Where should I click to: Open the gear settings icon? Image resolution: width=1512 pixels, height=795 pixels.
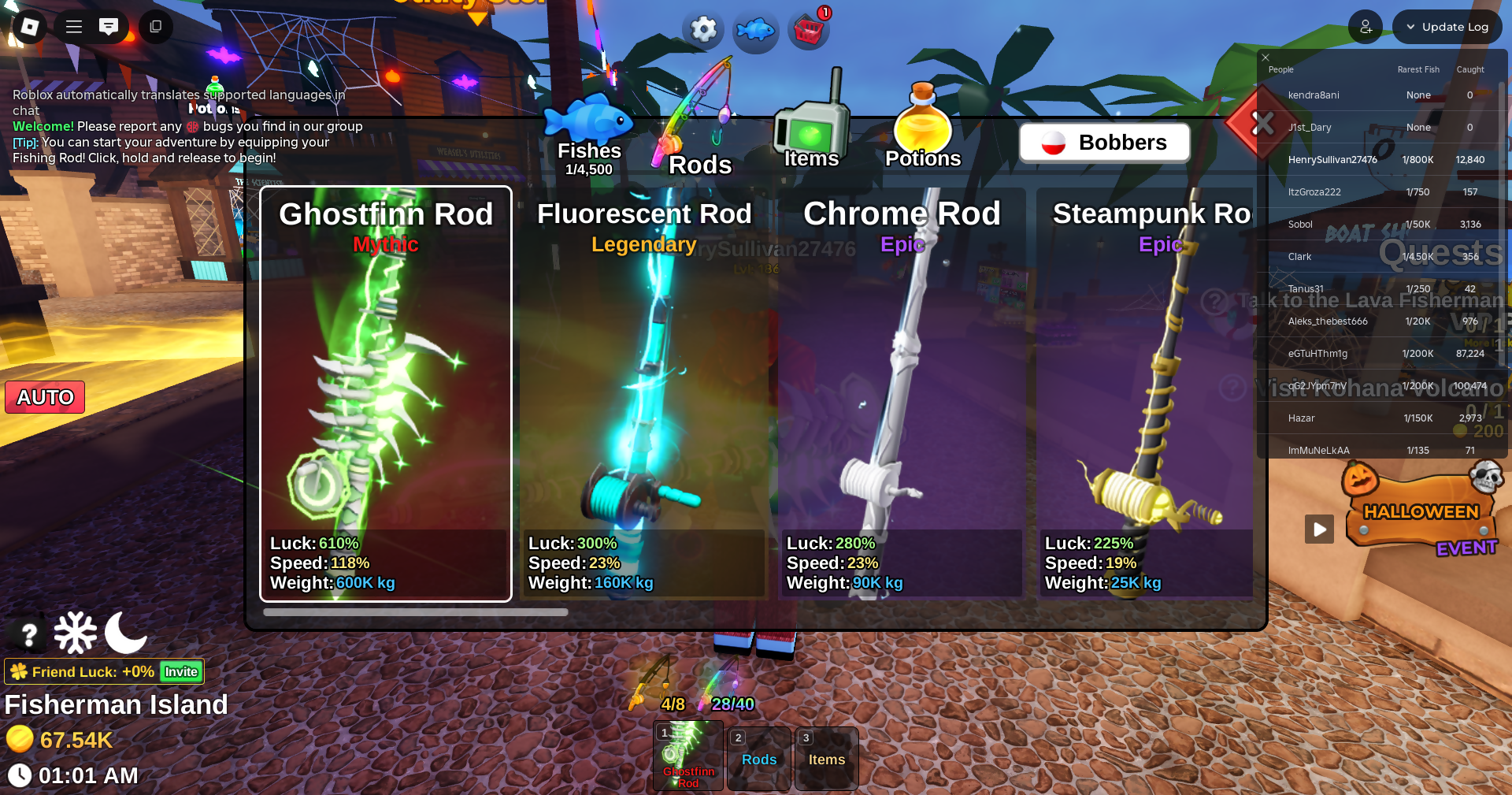703,30
